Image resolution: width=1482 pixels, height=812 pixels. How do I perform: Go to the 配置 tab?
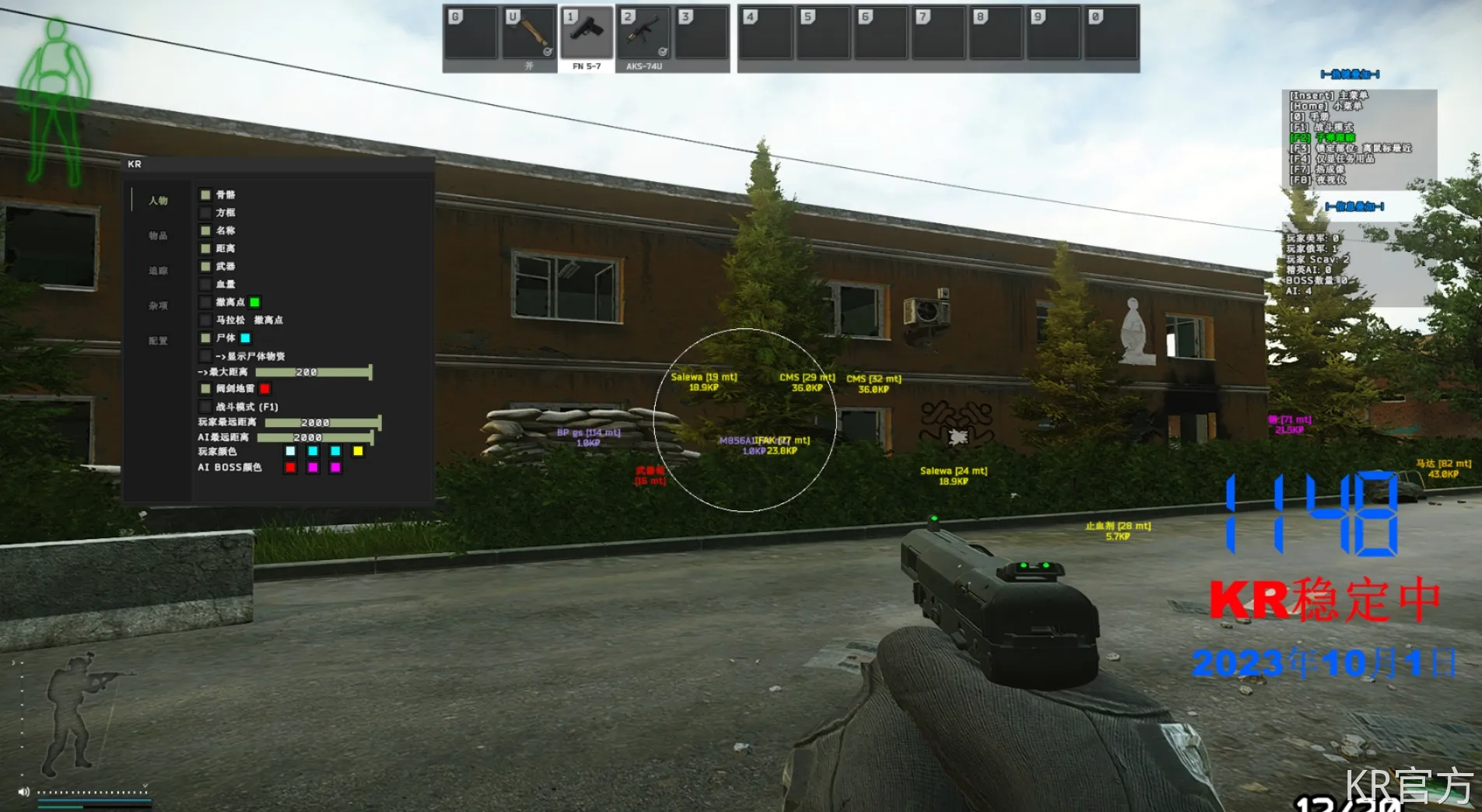pyautogui.click(x=158, y=341)
